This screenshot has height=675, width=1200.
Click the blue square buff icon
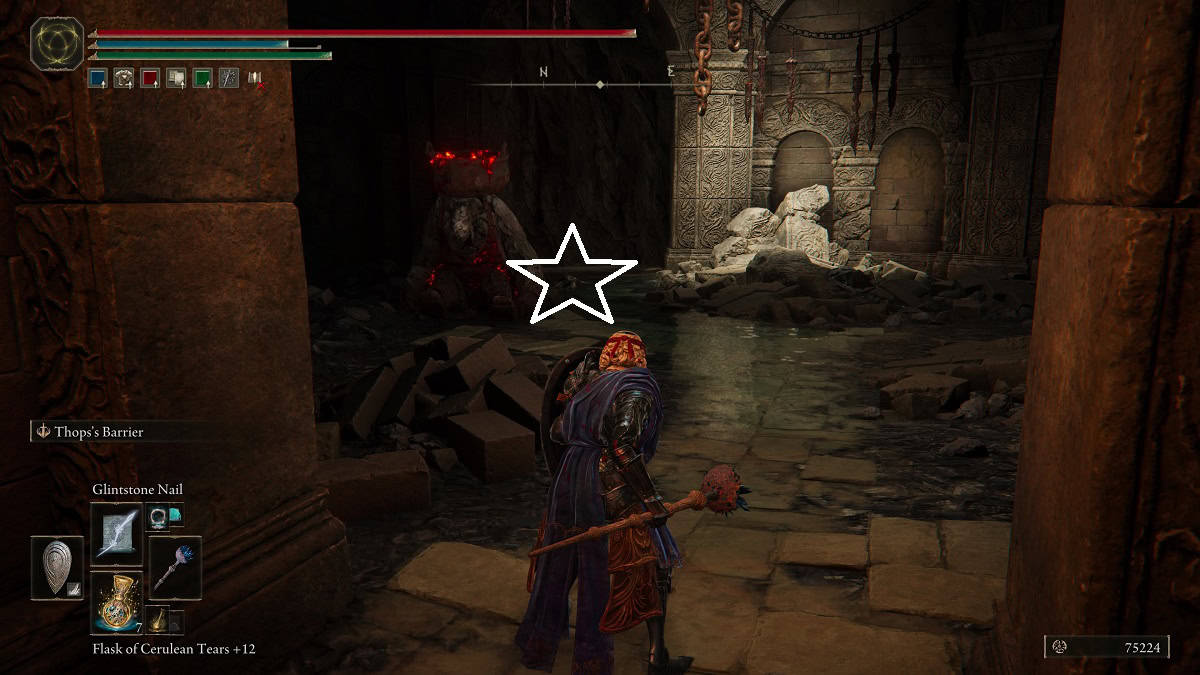pyautogui.click(x=98, y=78)
